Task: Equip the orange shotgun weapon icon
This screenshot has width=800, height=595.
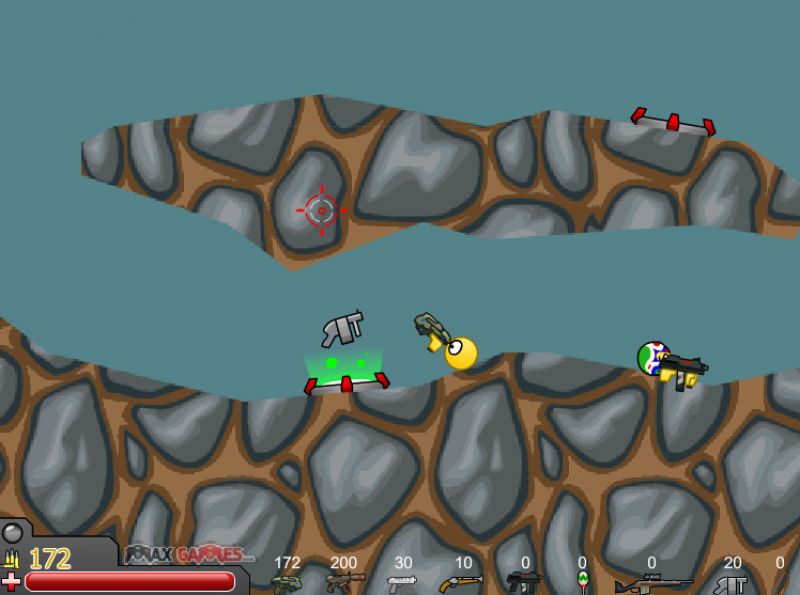Action: point(461,582)
